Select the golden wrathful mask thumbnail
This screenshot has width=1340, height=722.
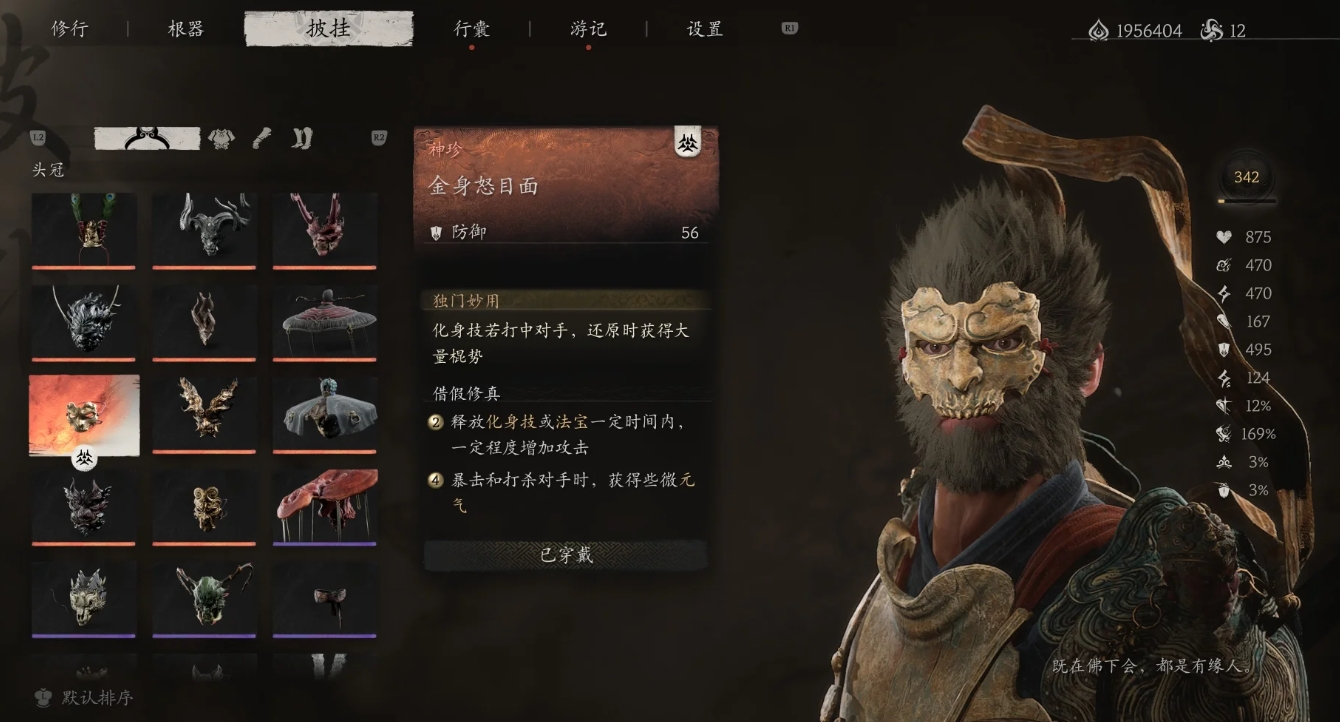point(84,414)
